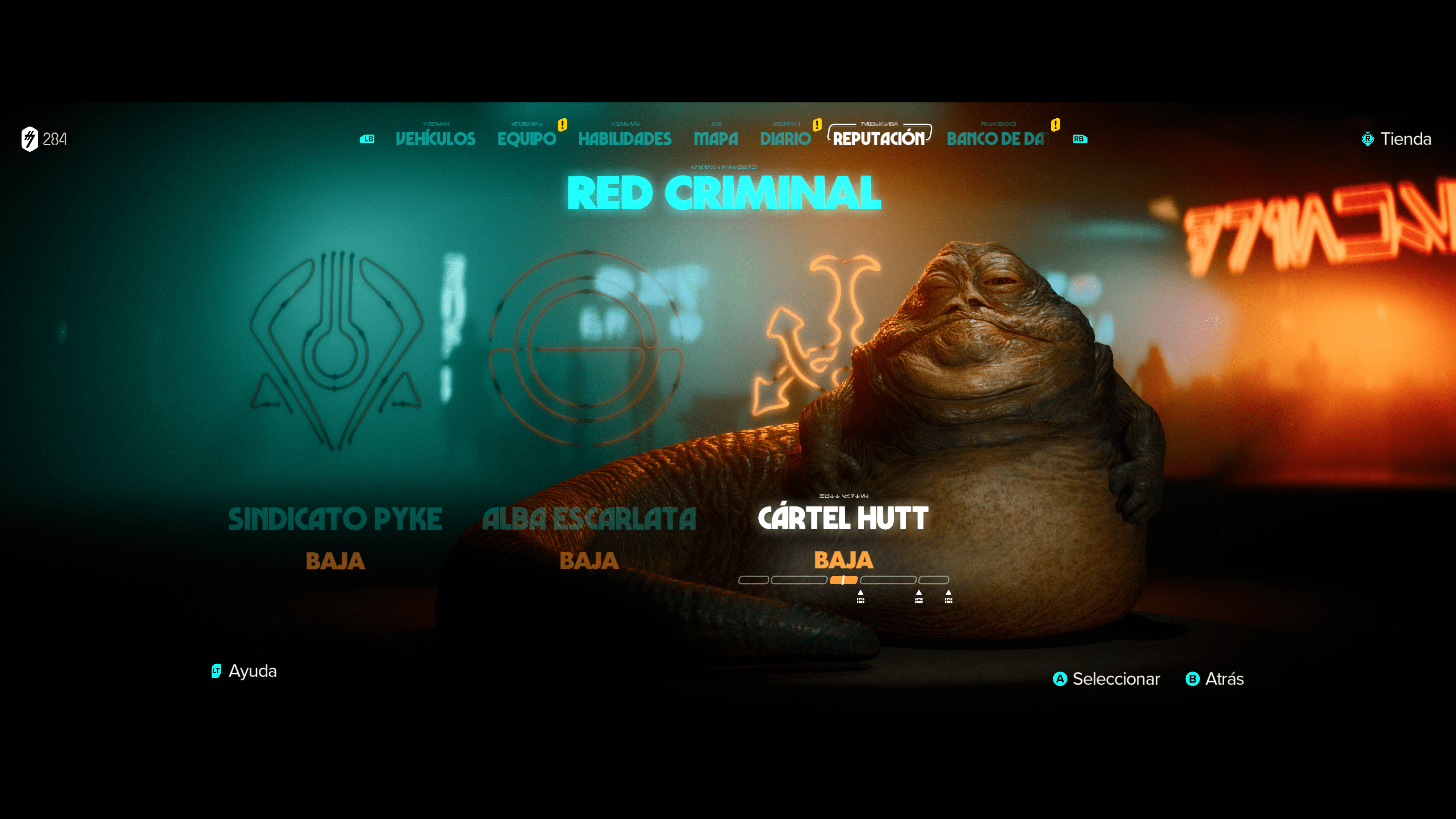Pick the Cártel Hutt faction
This screenshot has height=819, width=1456.
[843, 518]
